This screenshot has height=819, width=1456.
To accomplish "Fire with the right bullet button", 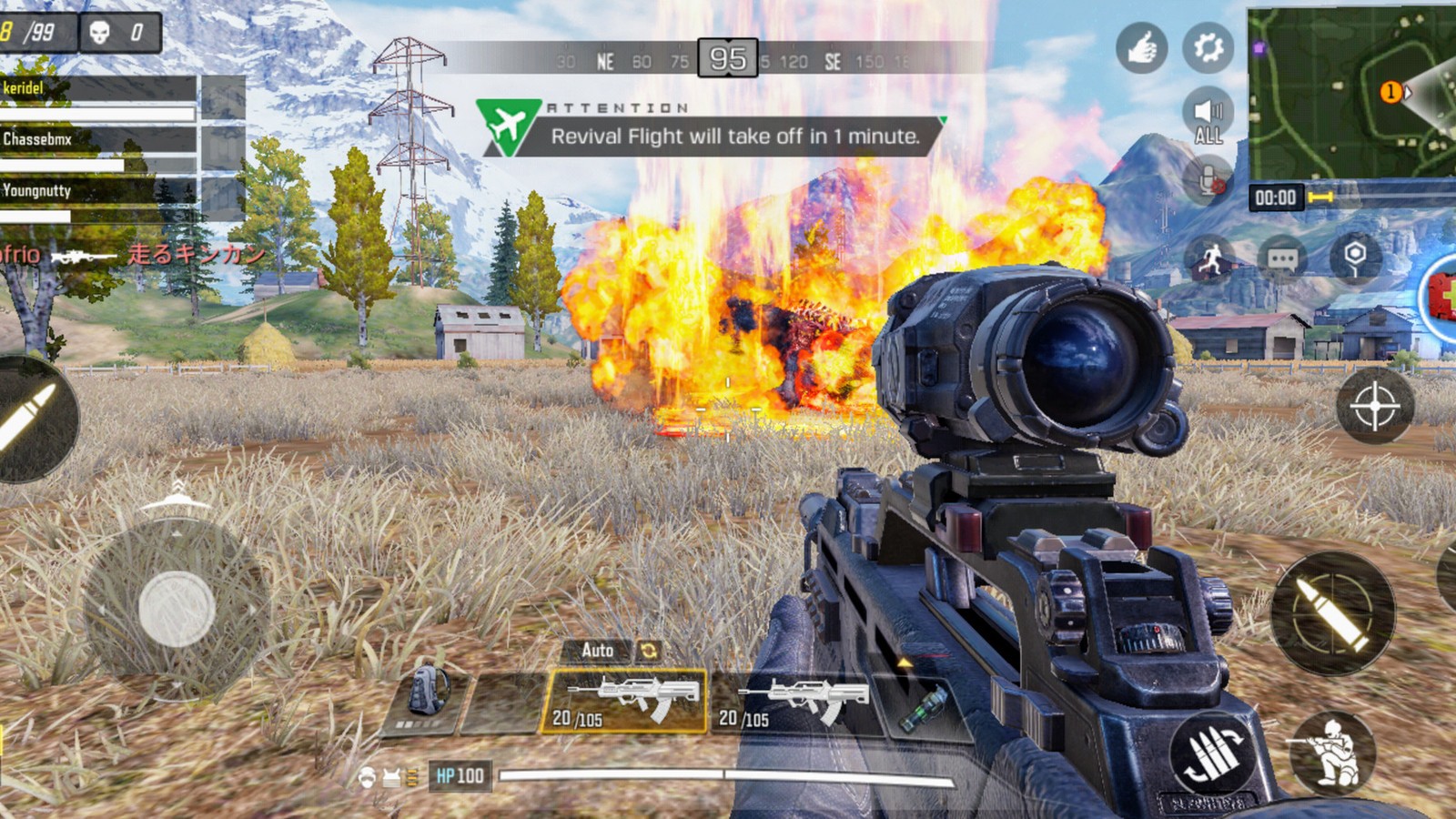I will pyautogui.click(x=1332, y=613).
